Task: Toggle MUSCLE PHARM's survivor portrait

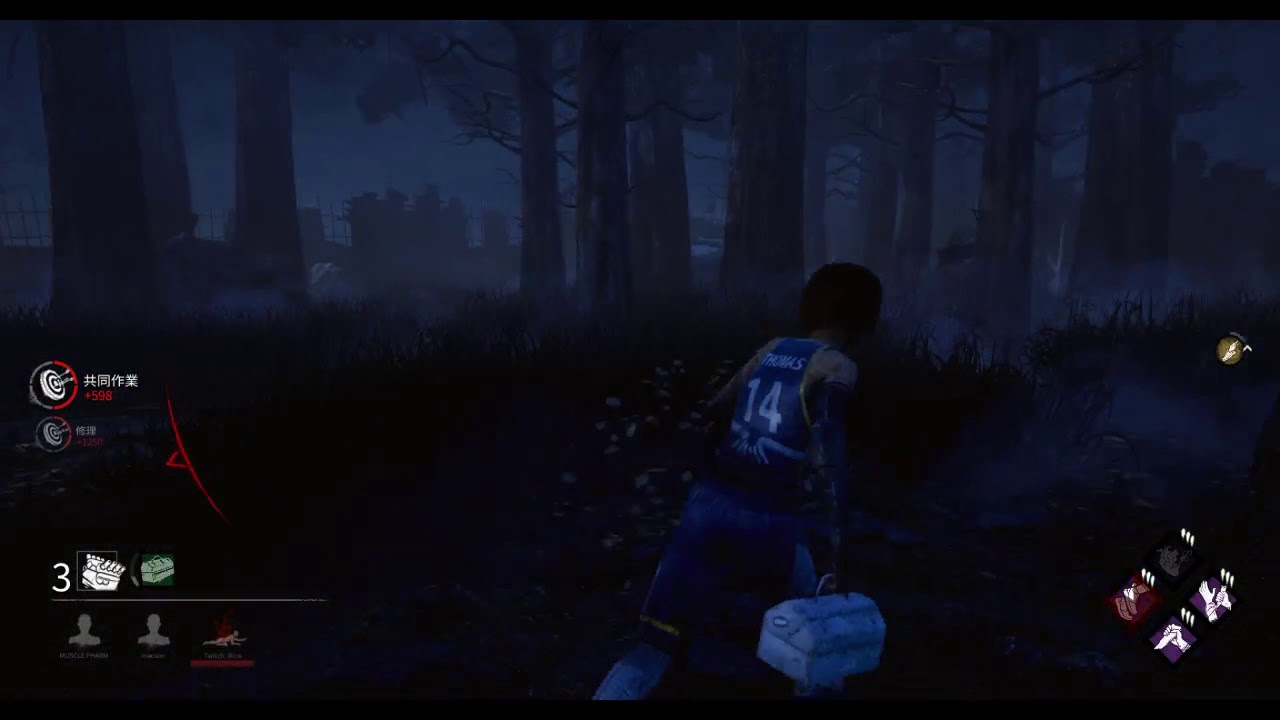Action: 86,628
